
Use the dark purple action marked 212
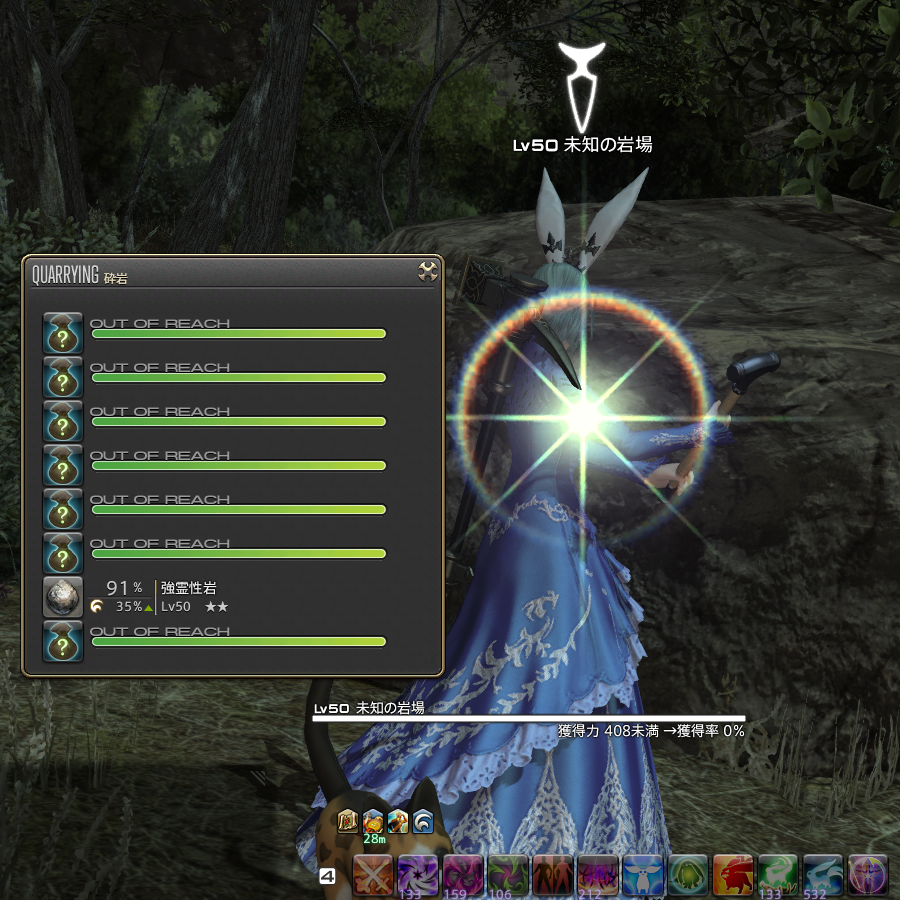[597, 875]
